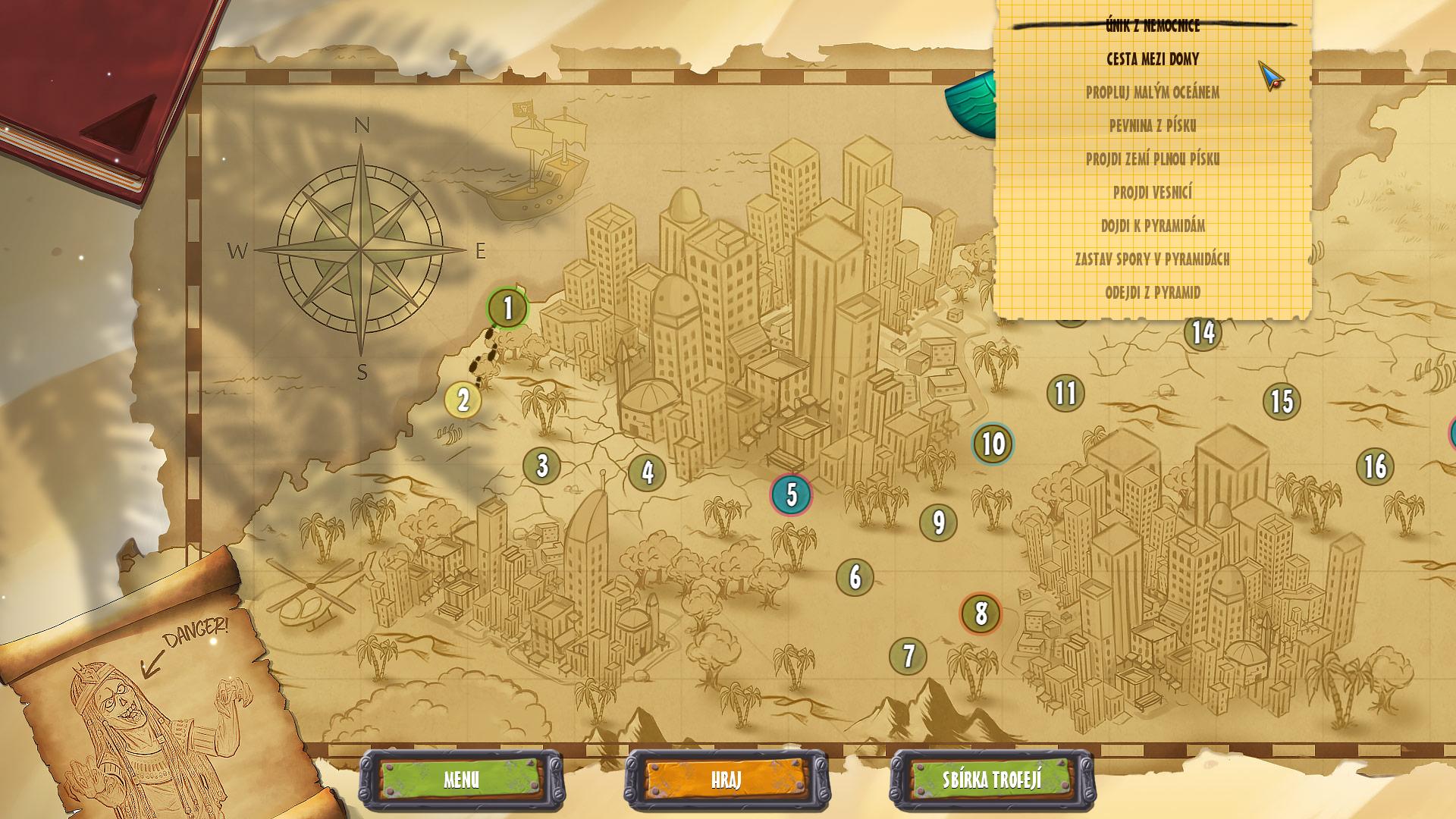Select the teal level 5 marker
This screenshot has height=819, width=1456.
tap(791, 494)
